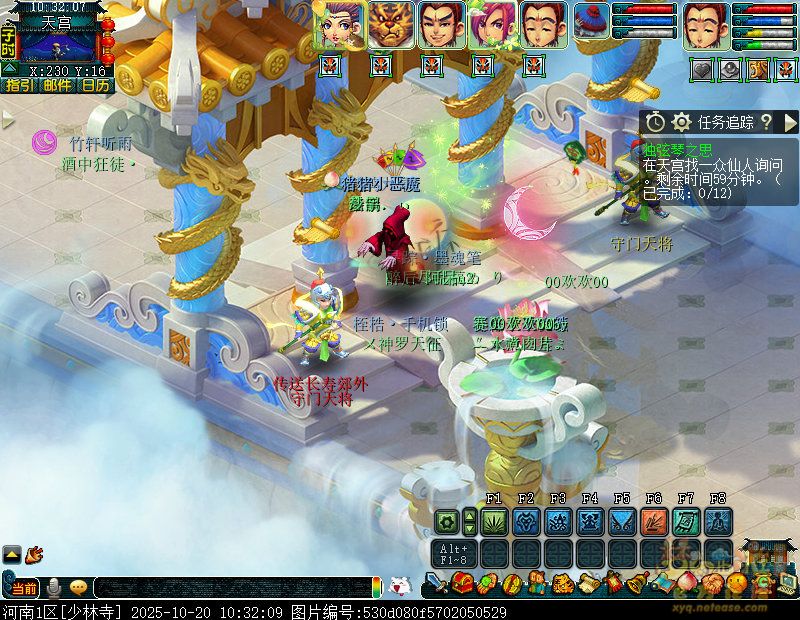This screenshot has width=800, height=620.
Task: Open the quest tracker settings gear
Action: click(682, 122)
